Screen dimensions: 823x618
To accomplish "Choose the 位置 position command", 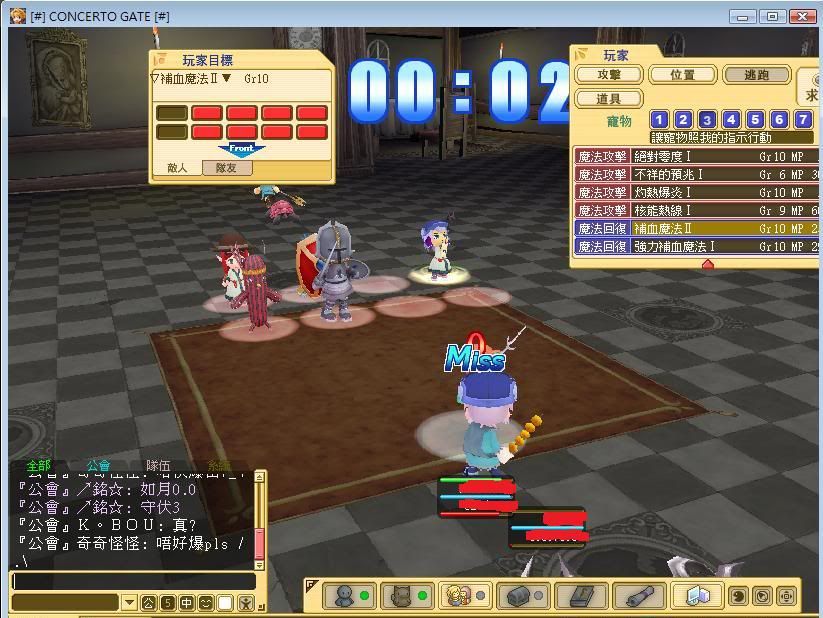I will pos(683,75).
